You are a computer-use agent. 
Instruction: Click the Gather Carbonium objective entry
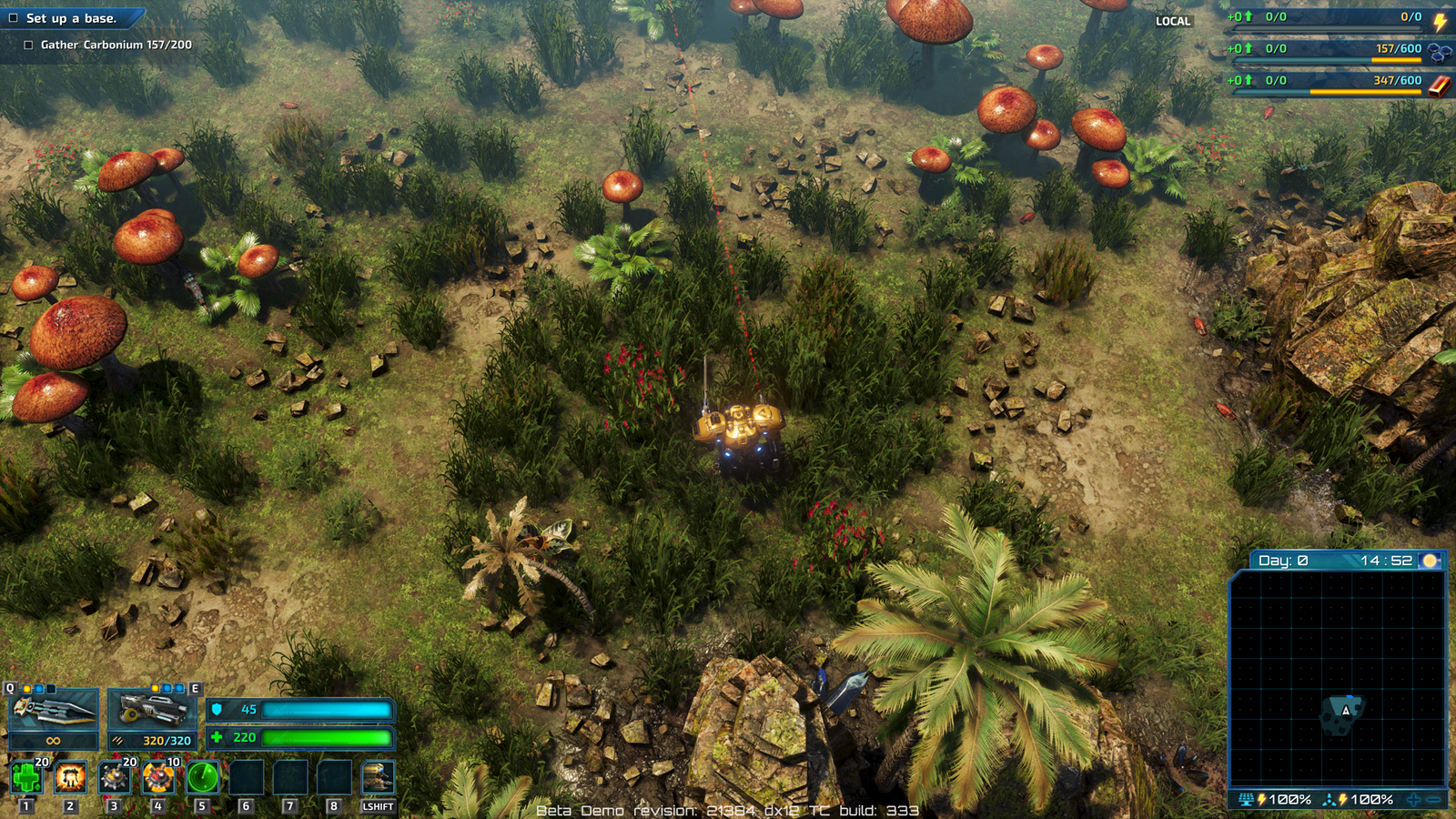(116, 45)
